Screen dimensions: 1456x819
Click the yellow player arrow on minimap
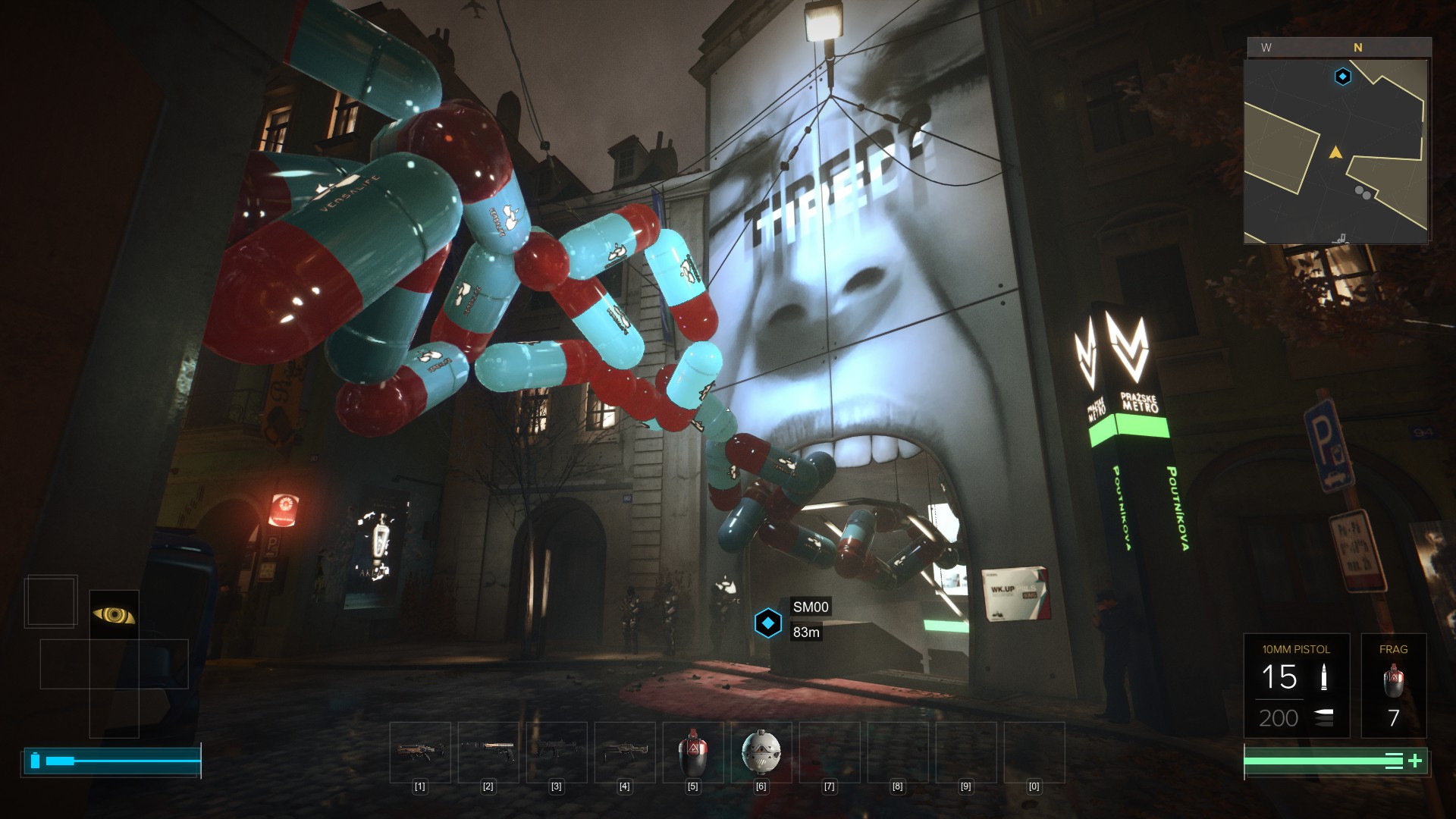click(1335, 153)
